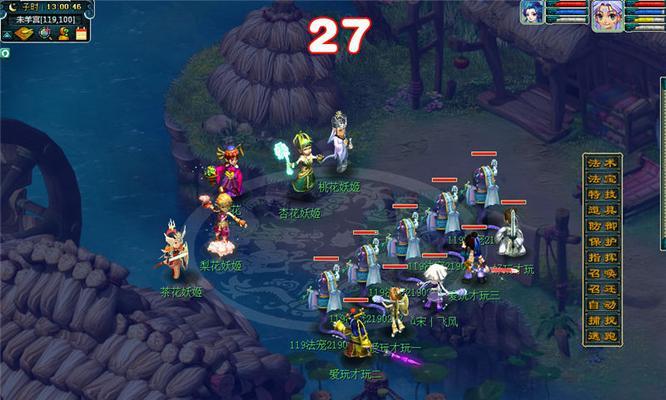This screenshot has height=400, width=666.
Task: Click the purple-haired character portrait
Action: (604, 15)
